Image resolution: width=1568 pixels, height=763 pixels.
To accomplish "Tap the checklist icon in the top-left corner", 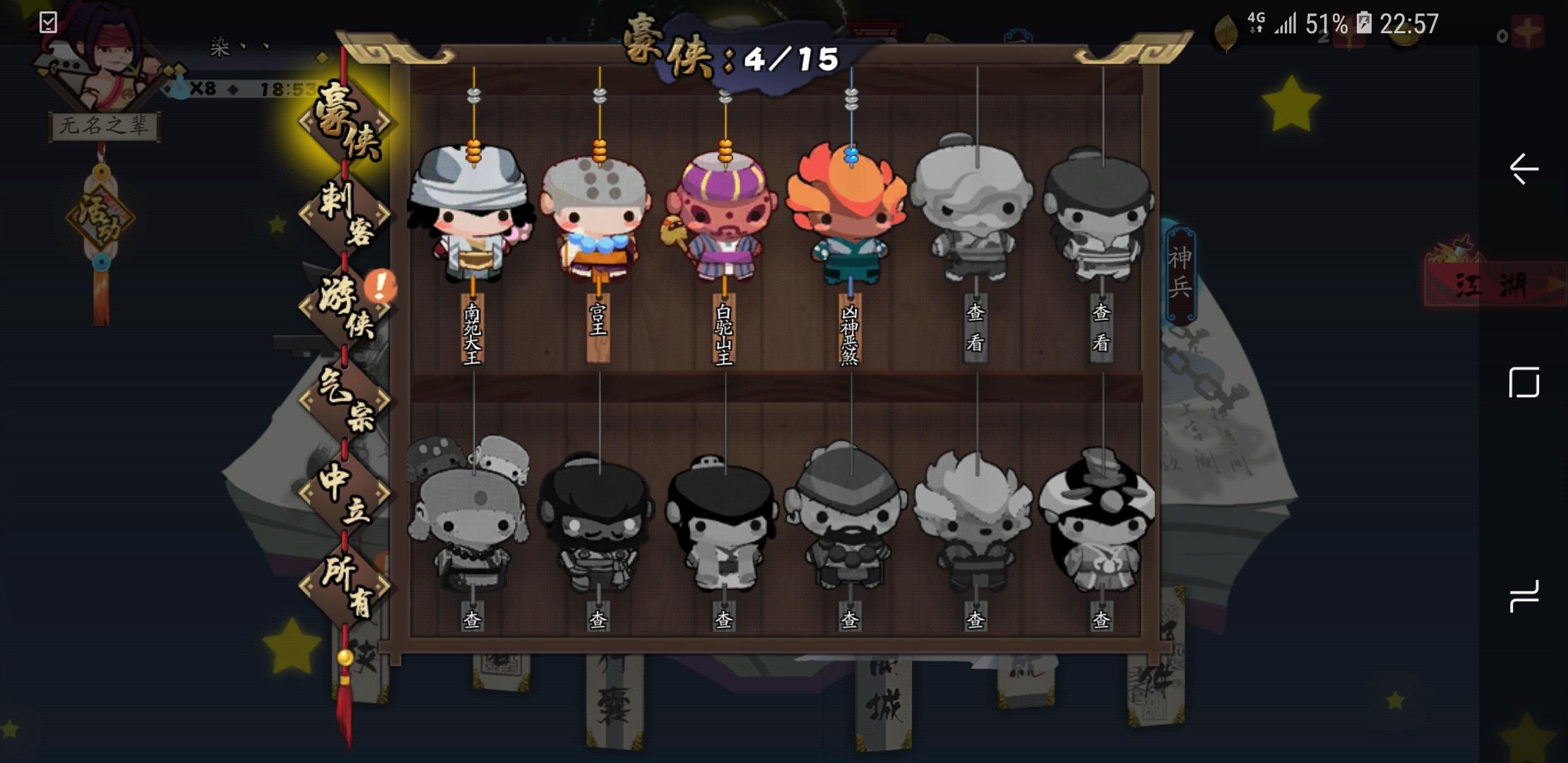I will [48, 21].
